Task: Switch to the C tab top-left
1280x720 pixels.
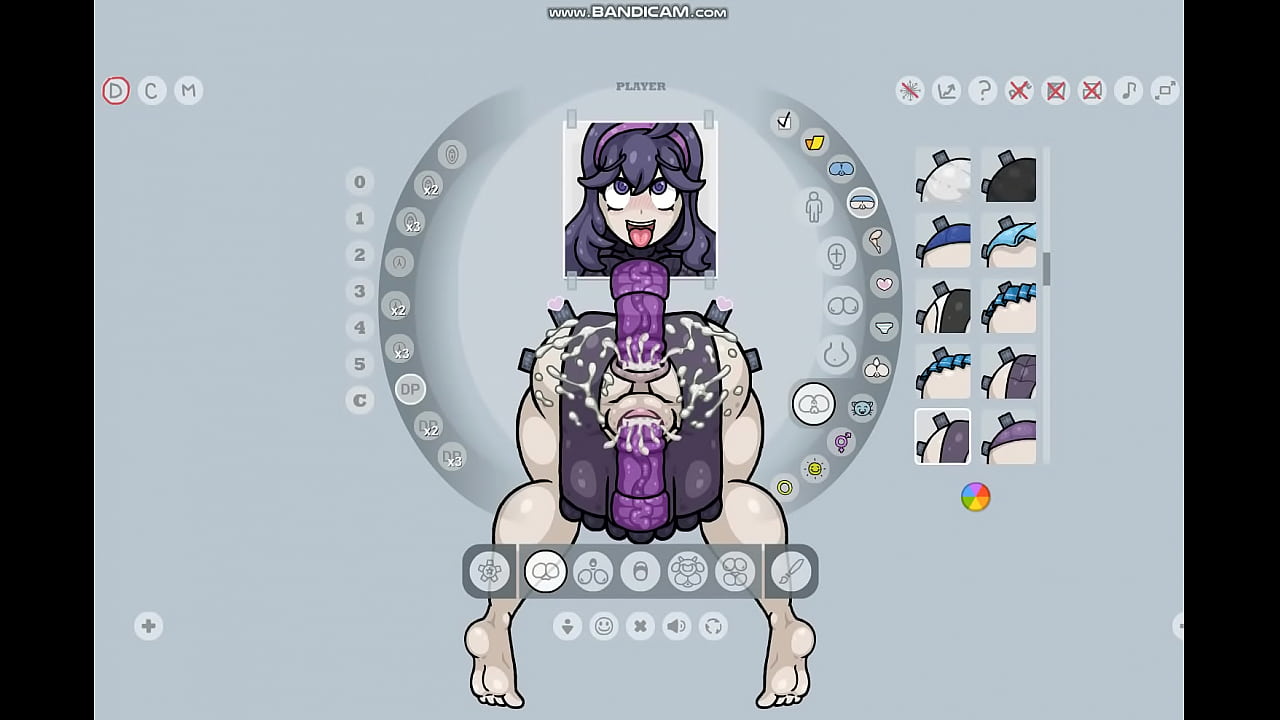Action: click(x=151, y=91)
